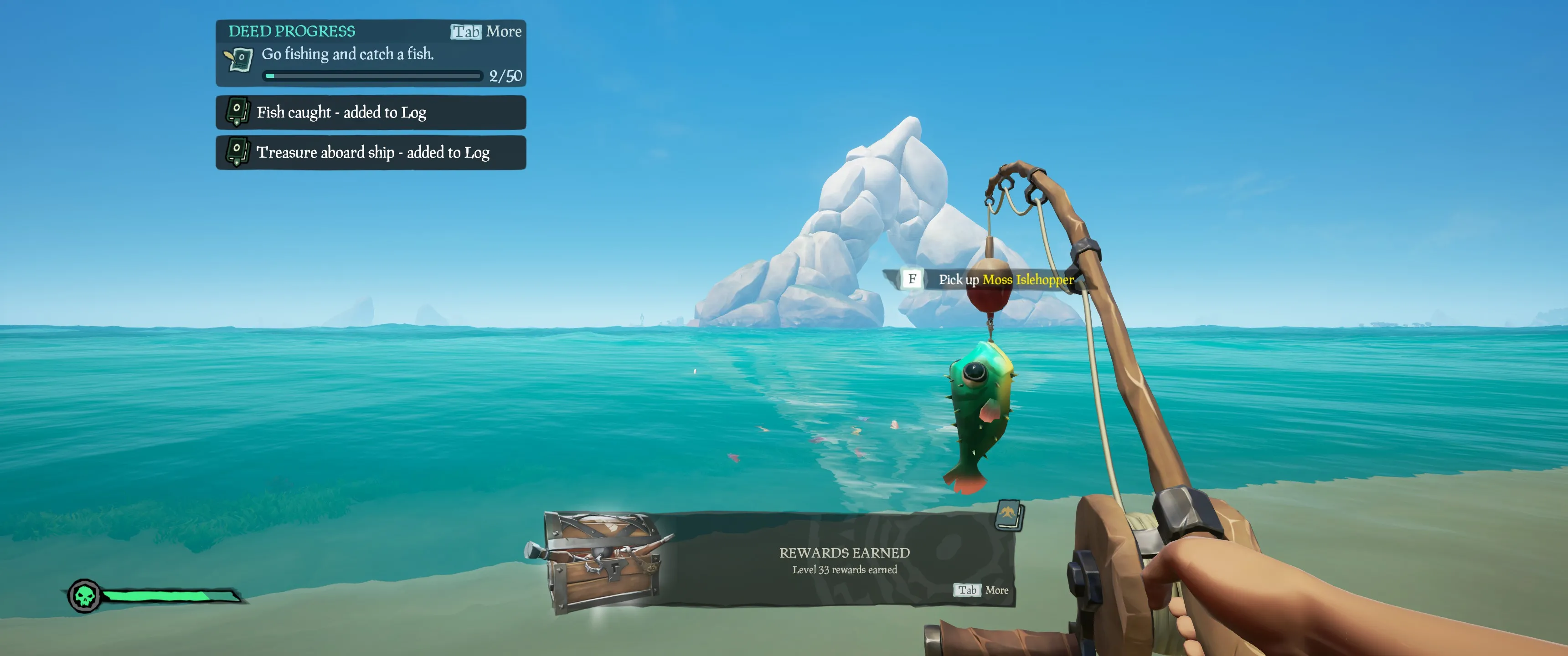
Task: Click the "DEED PROGRESS" title
Action: pos(292,31)
